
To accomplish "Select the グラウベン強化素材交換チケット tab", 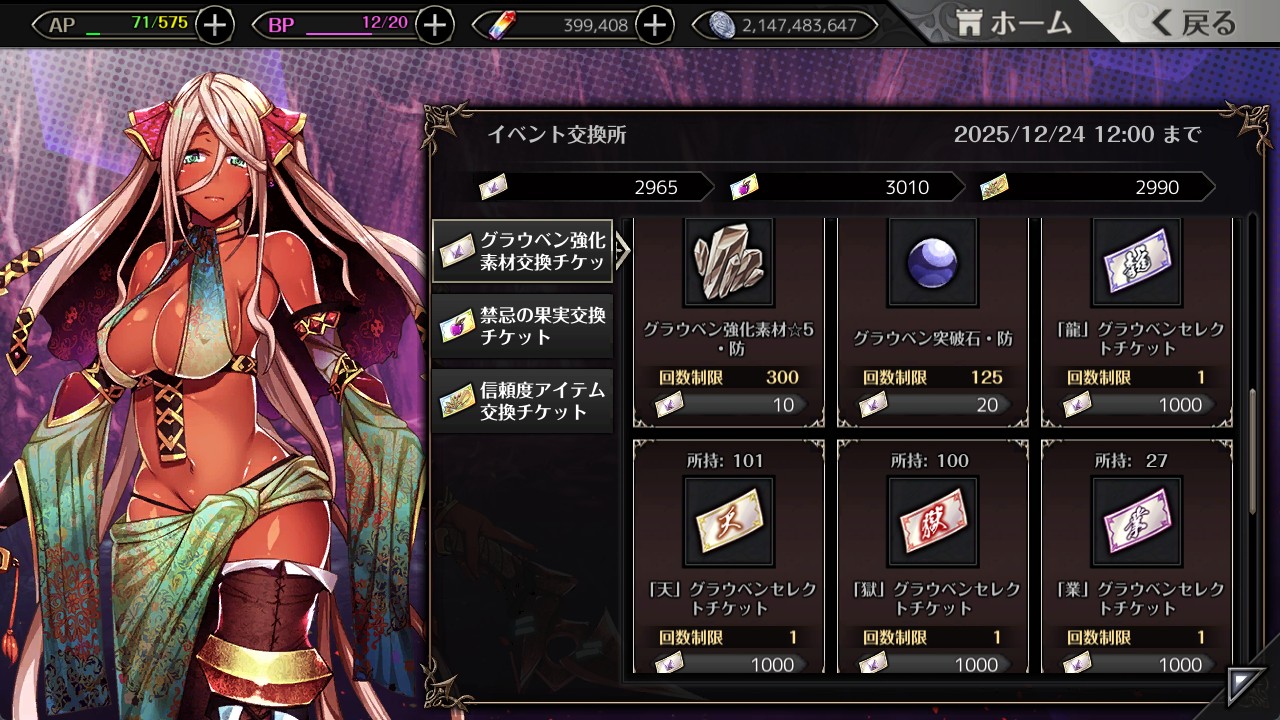I will (523, 251).
